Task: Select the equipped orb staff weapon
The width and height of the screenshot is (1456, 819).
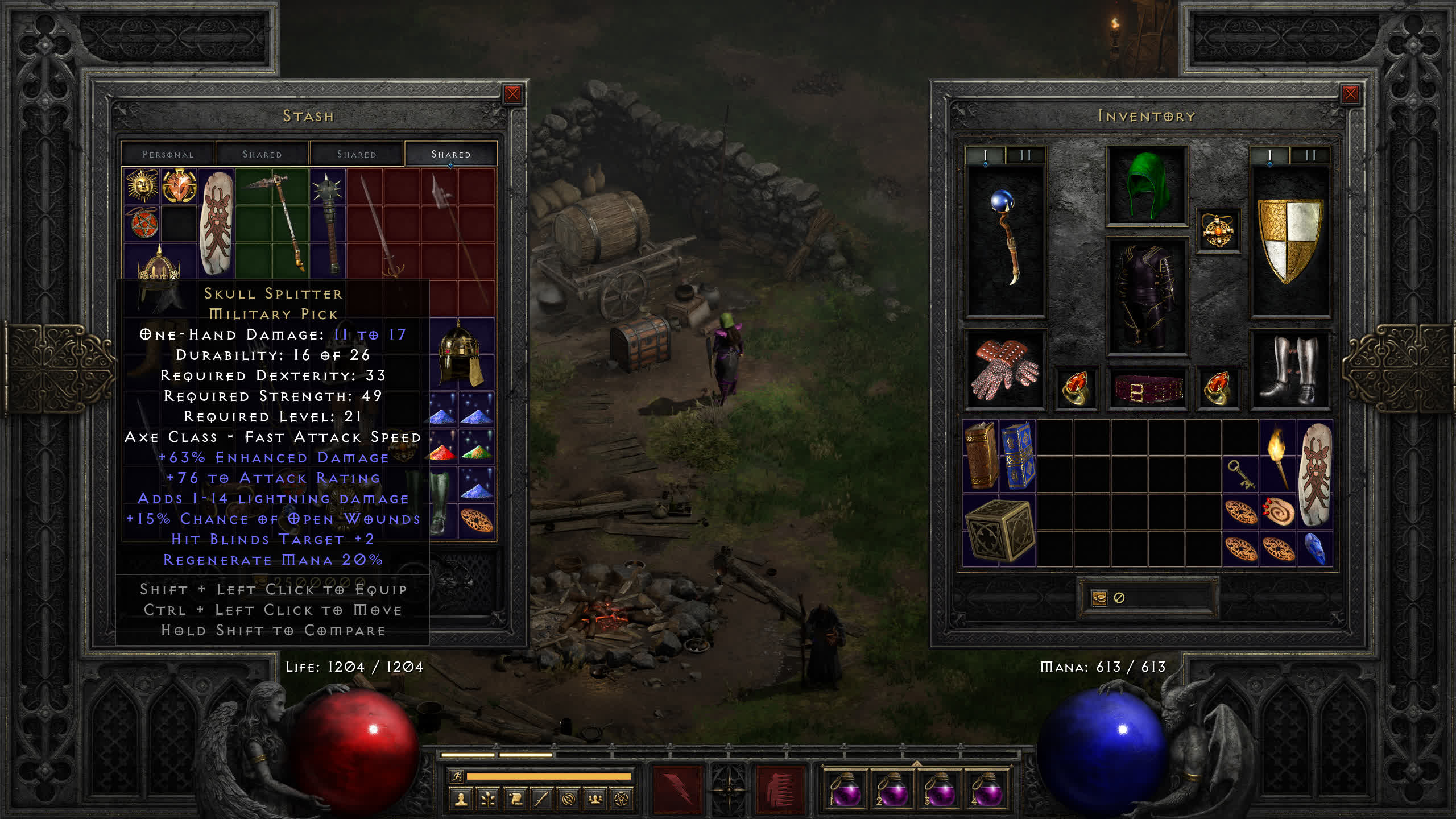Action: coord(1006,239)
